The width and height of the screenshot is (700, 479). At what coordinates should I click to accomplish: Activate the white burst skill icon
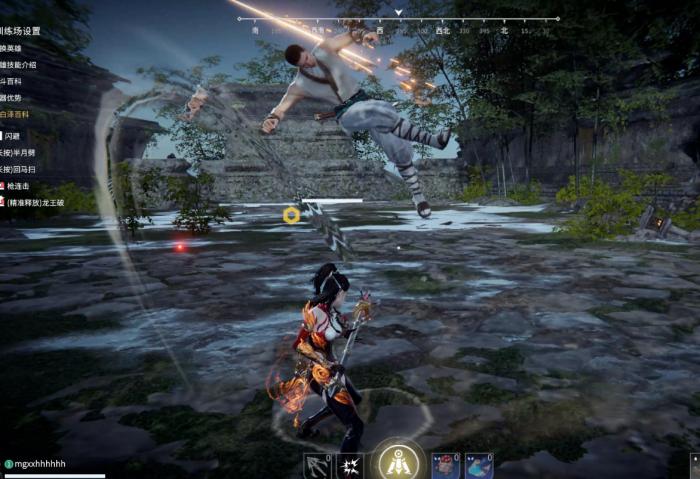[349, 466]
